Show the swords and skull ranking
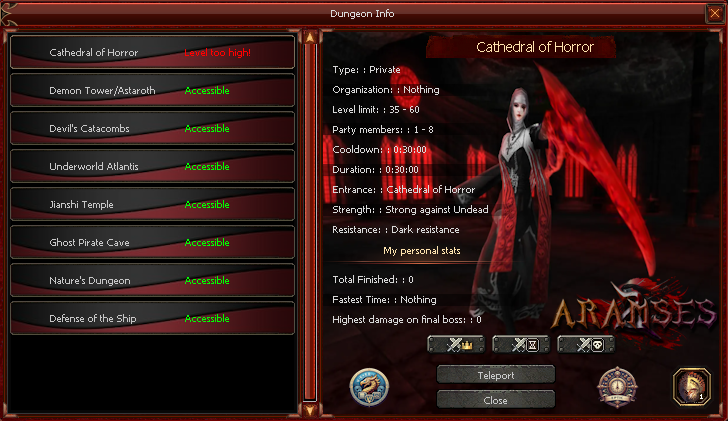This screenshot has width=728, height=421. click(586, 345)
